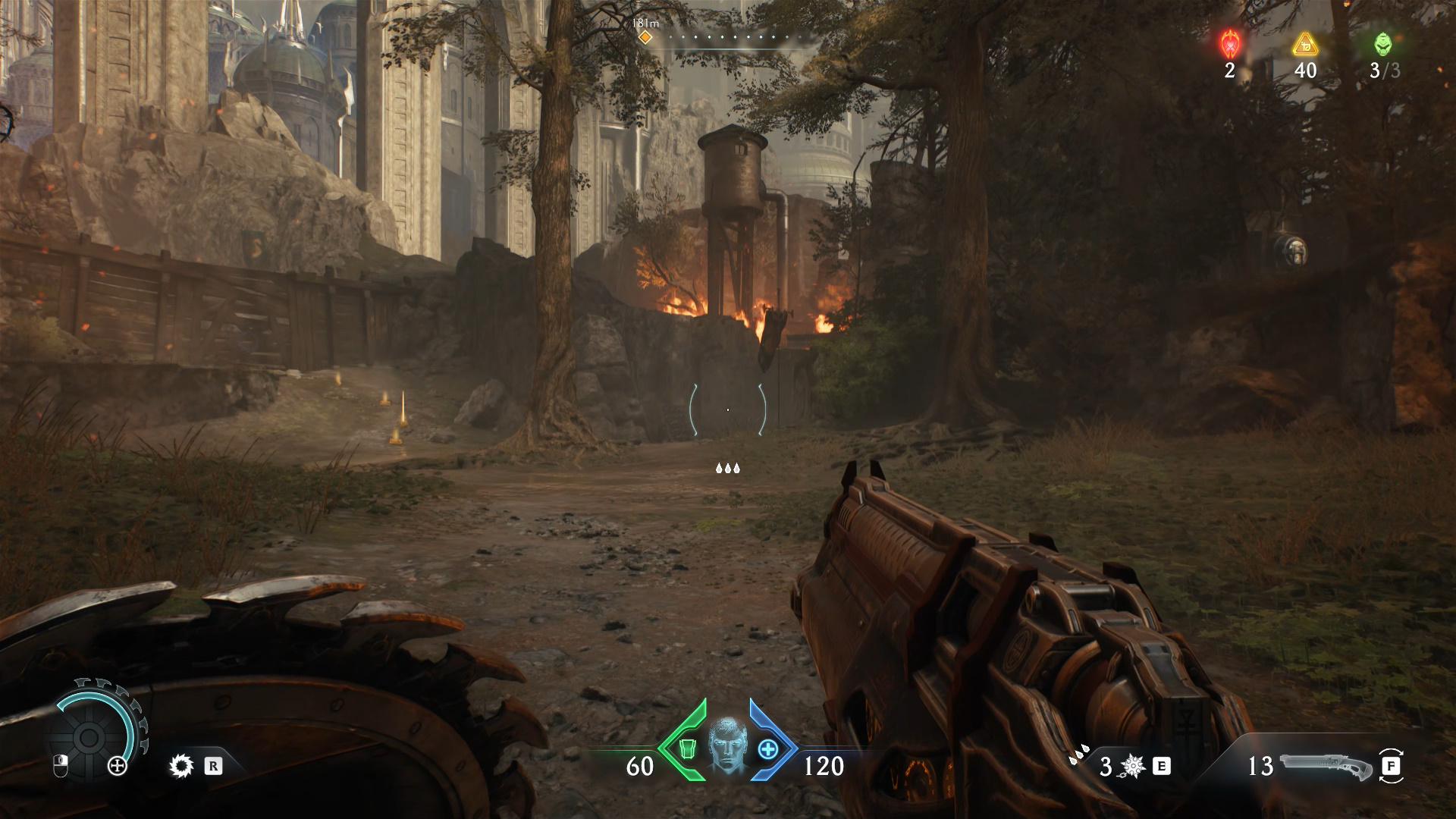Image resolution: width=1456 pixels, height=819 pixels.
Task: Select the yellow triangular gold icon
Action: [1304, 44]
